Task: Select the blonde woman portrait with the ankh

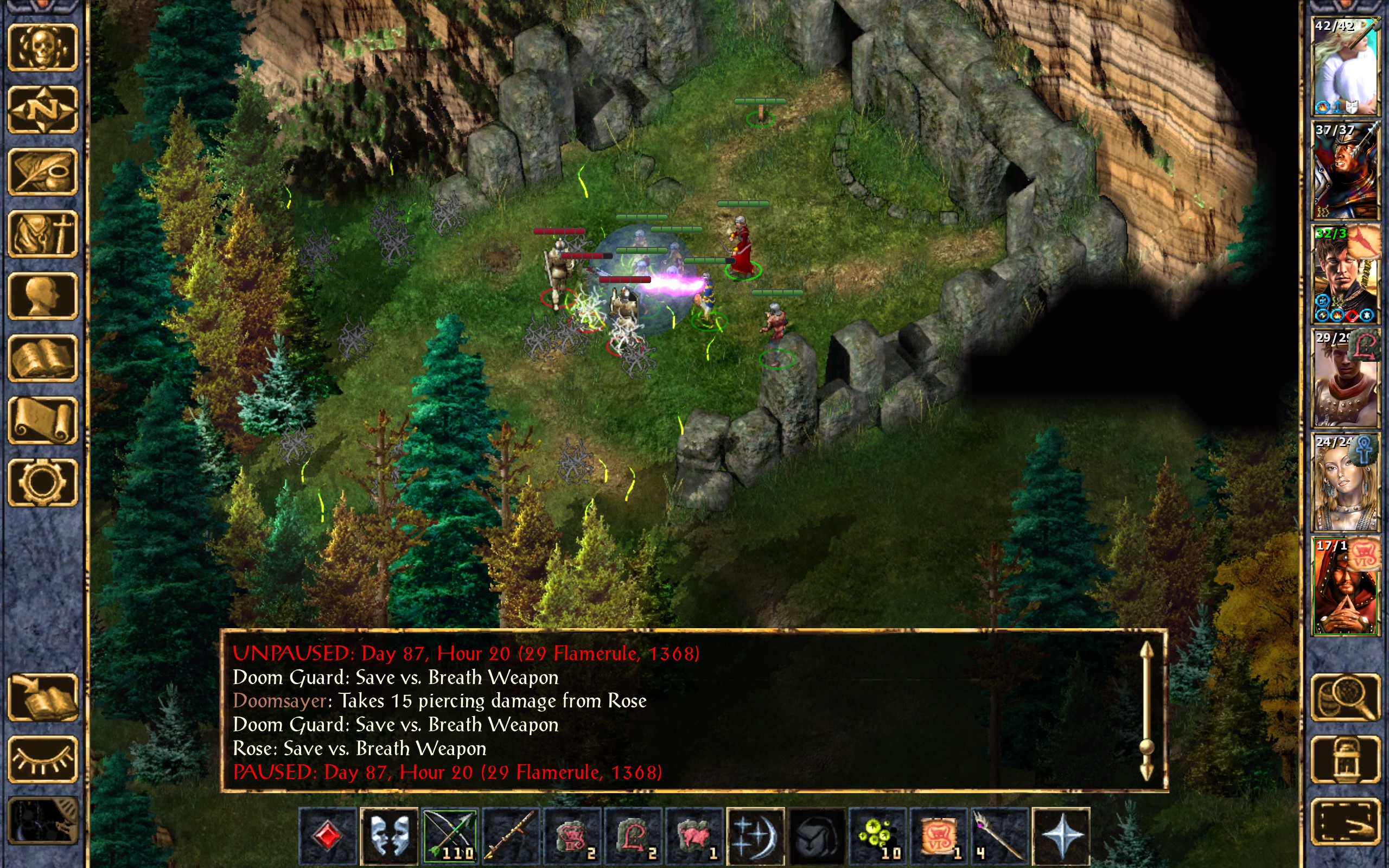Action: (x=1346, y=483)
